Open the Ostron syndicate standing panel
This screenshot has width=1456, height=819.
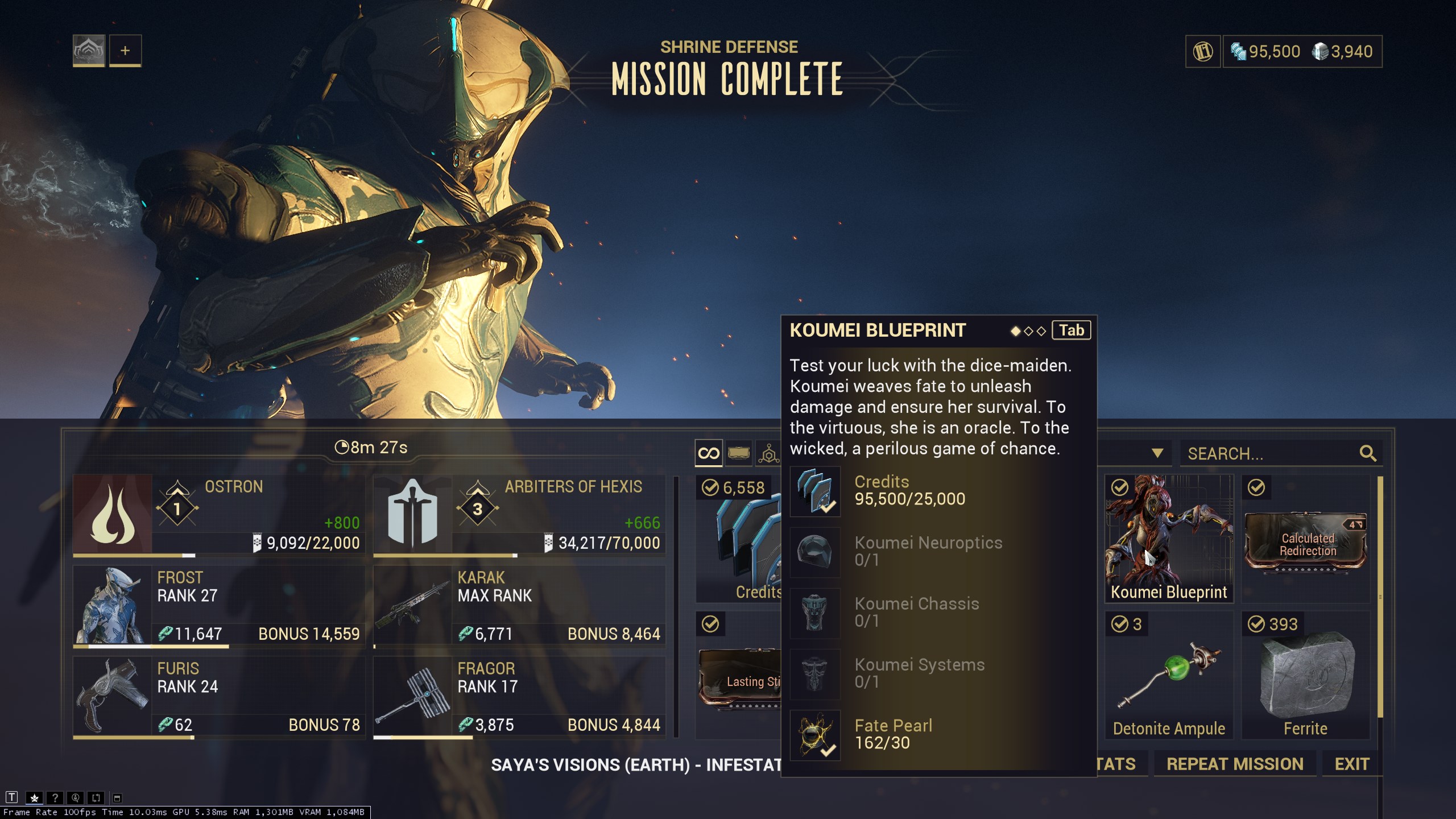click(x=219, y=515)
